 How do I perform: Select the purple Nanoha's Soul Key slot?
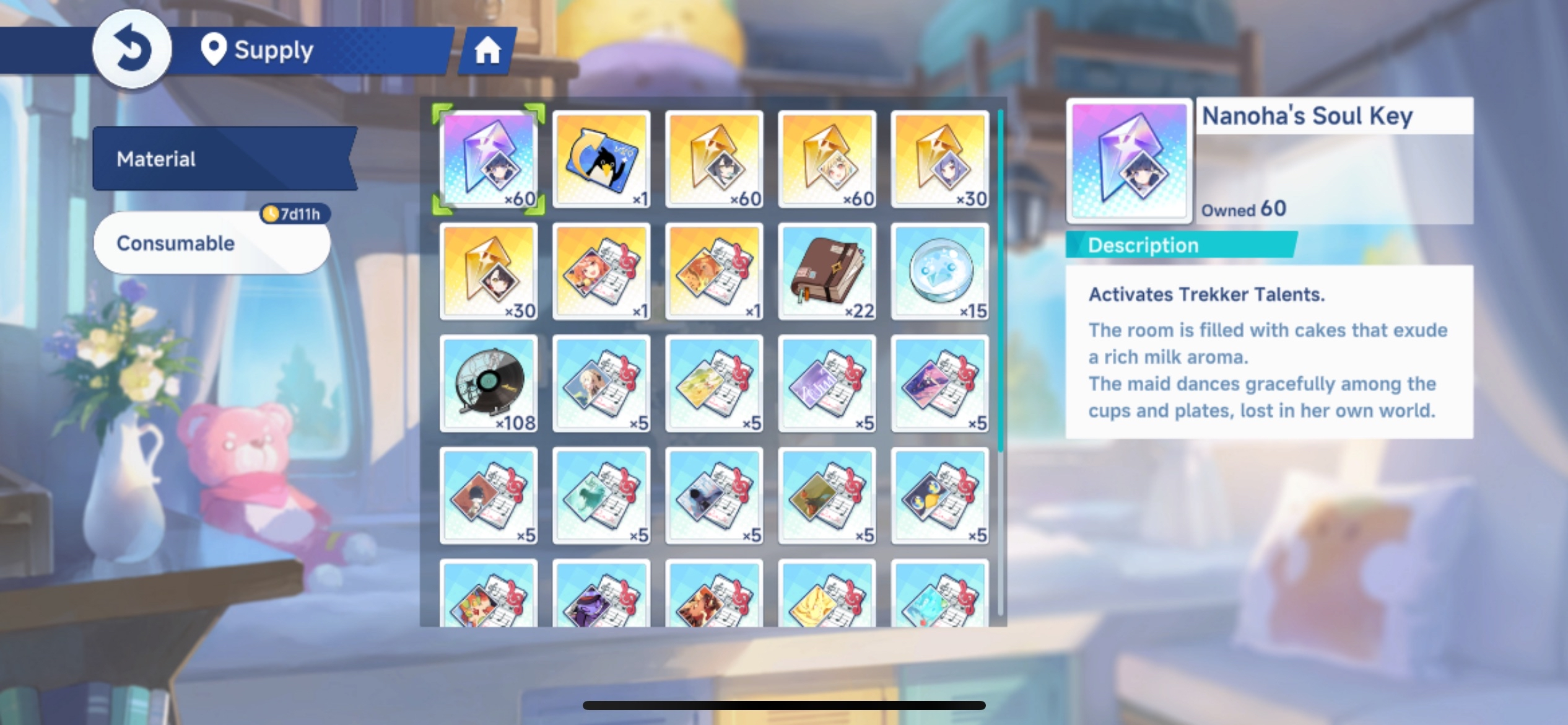click(x=489, y=159)
